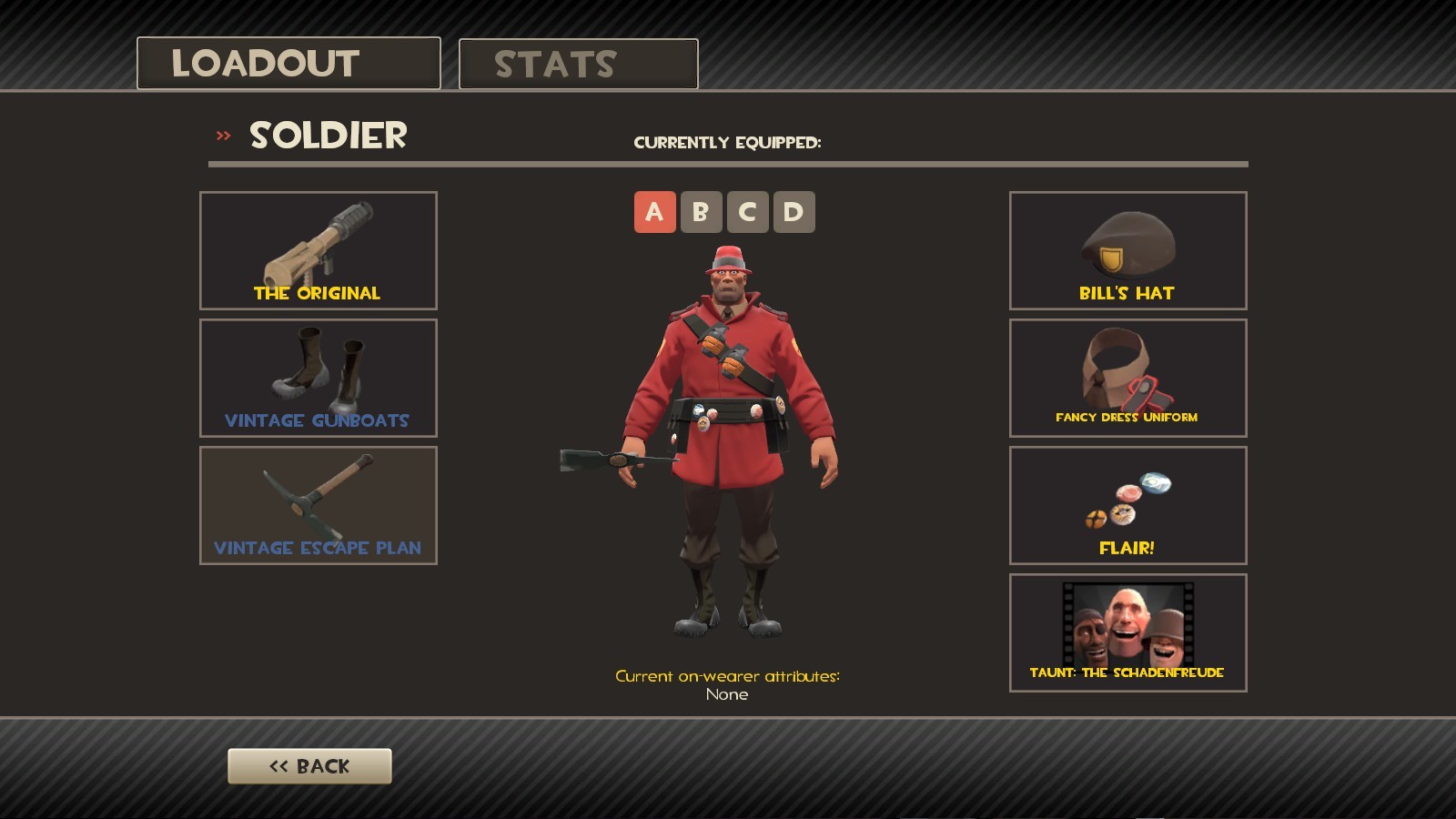
Task: Select Taunt: The Schadenfreude slot
Action: pyautogui.click(x=1127, y=632)
